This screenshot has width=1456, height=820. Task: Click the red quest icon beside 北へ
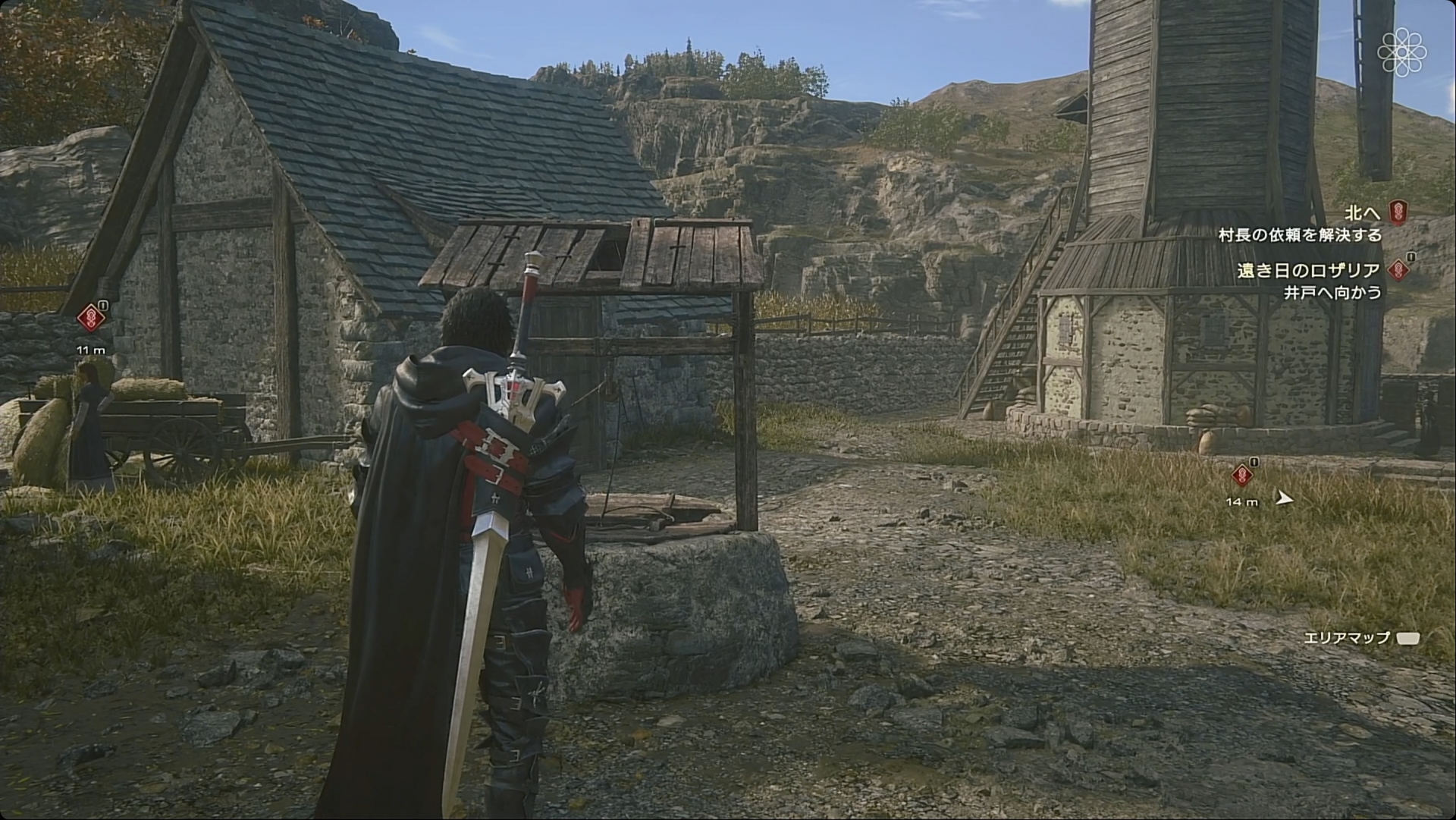pyautogui.click(x=1398, y=212)
